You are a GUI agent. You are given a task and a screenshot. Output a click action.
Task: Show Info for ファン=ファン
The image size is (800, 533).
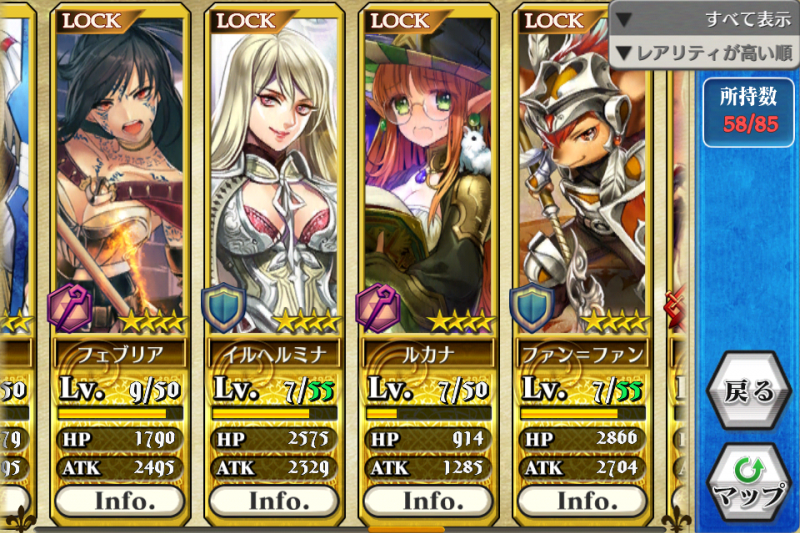coord(583,500)
